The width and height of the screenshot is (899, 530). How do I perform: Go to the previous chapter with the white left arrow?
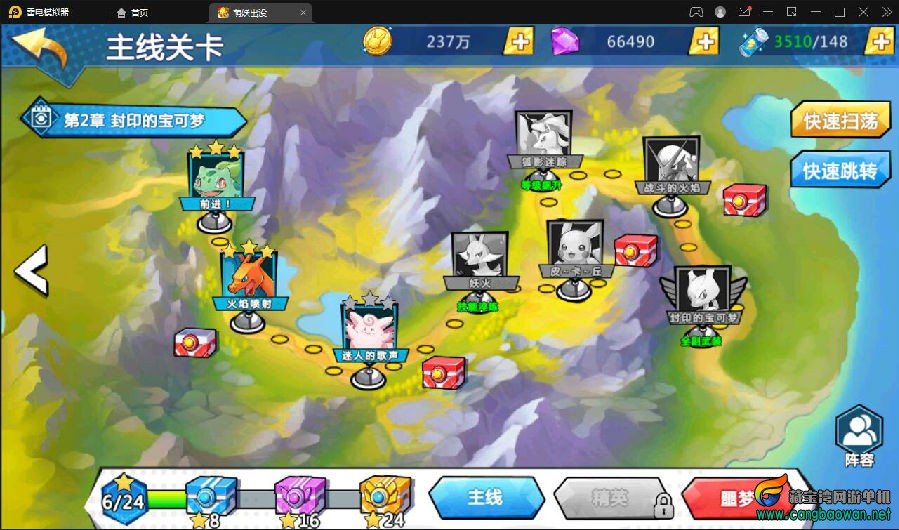(30, 269)
